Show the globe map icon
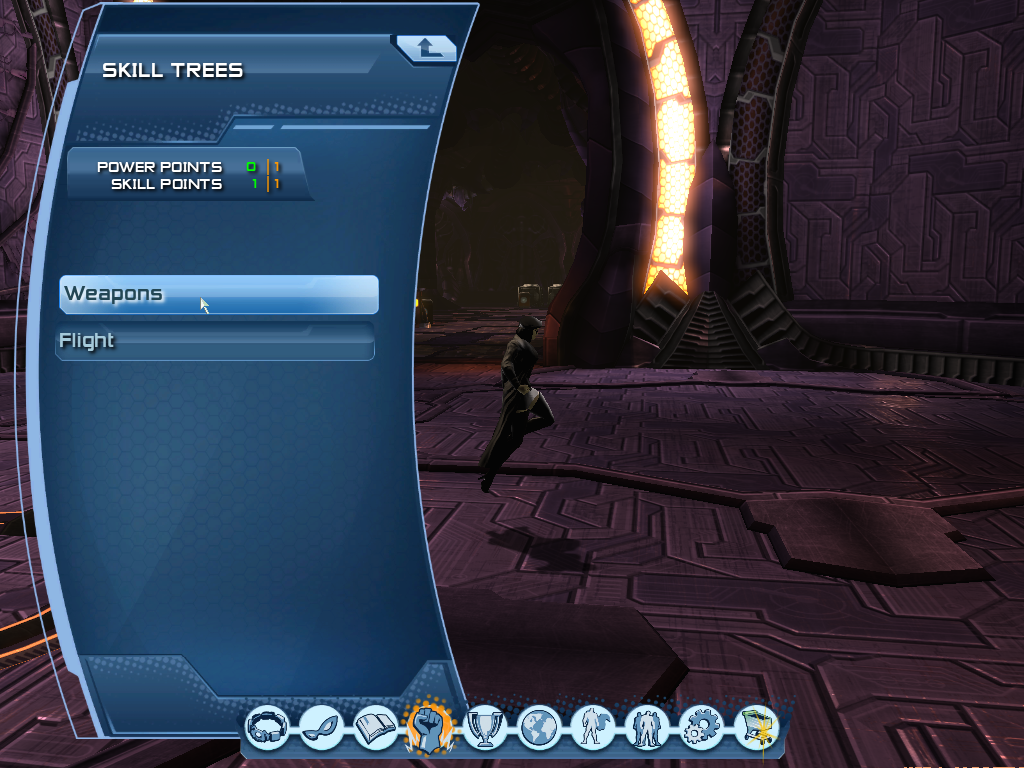1024x768 pixels. coord(539,727)
